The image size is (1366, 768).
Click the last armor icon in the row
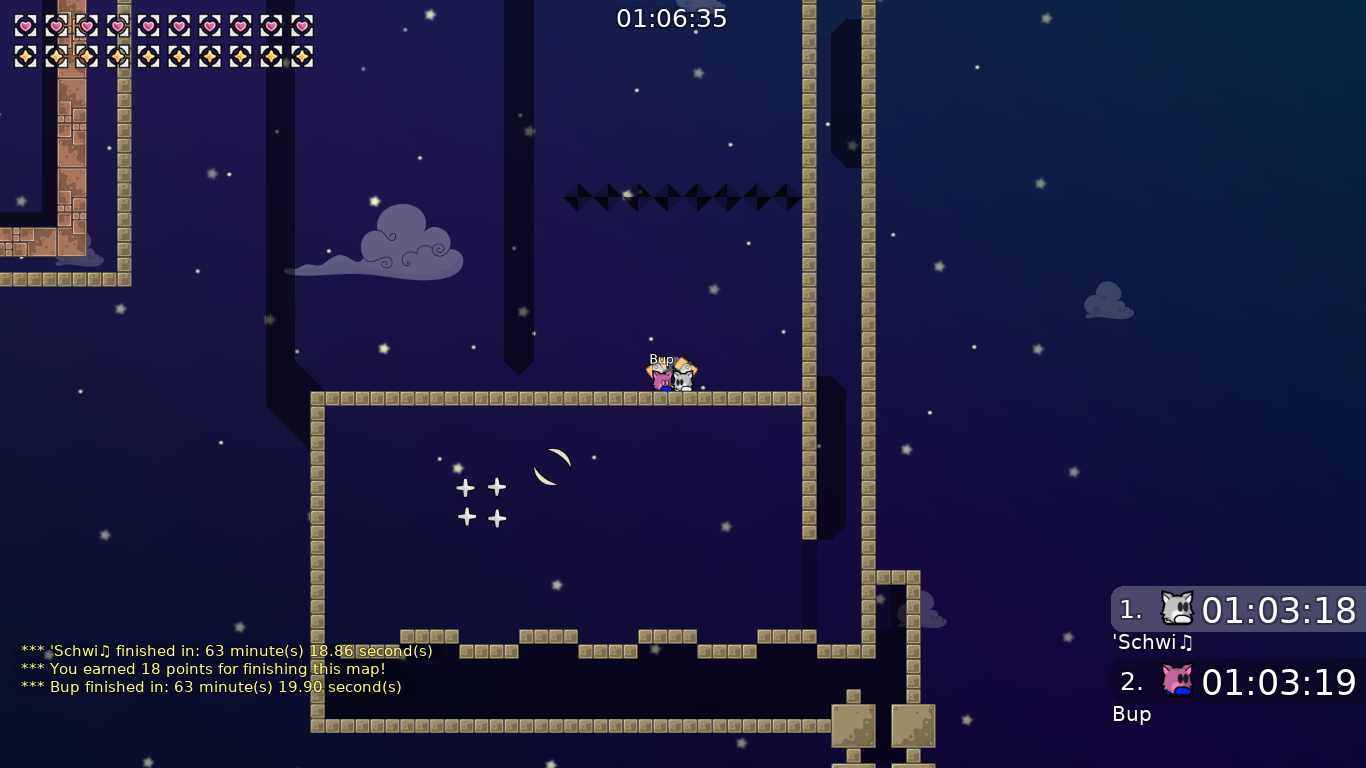304,54
